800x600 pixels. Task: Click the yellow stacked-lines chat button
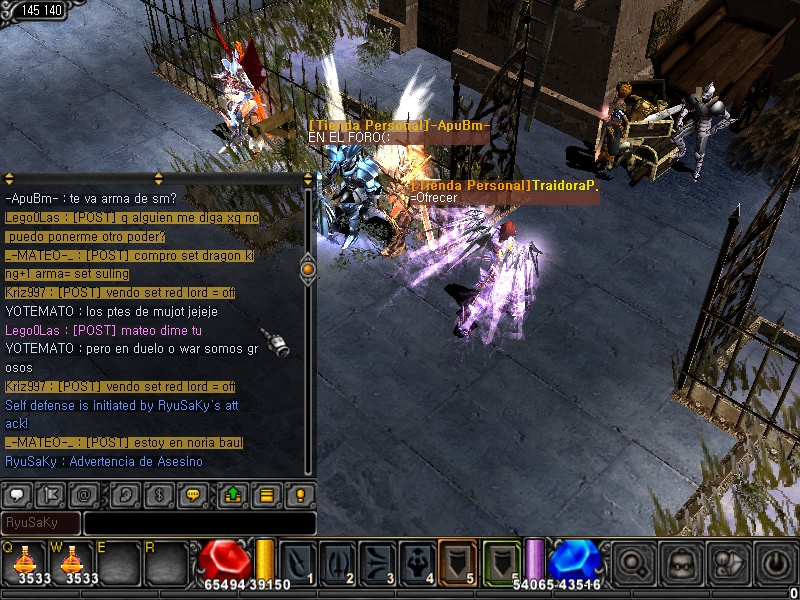pyautogui.click(x=266, y=494)
